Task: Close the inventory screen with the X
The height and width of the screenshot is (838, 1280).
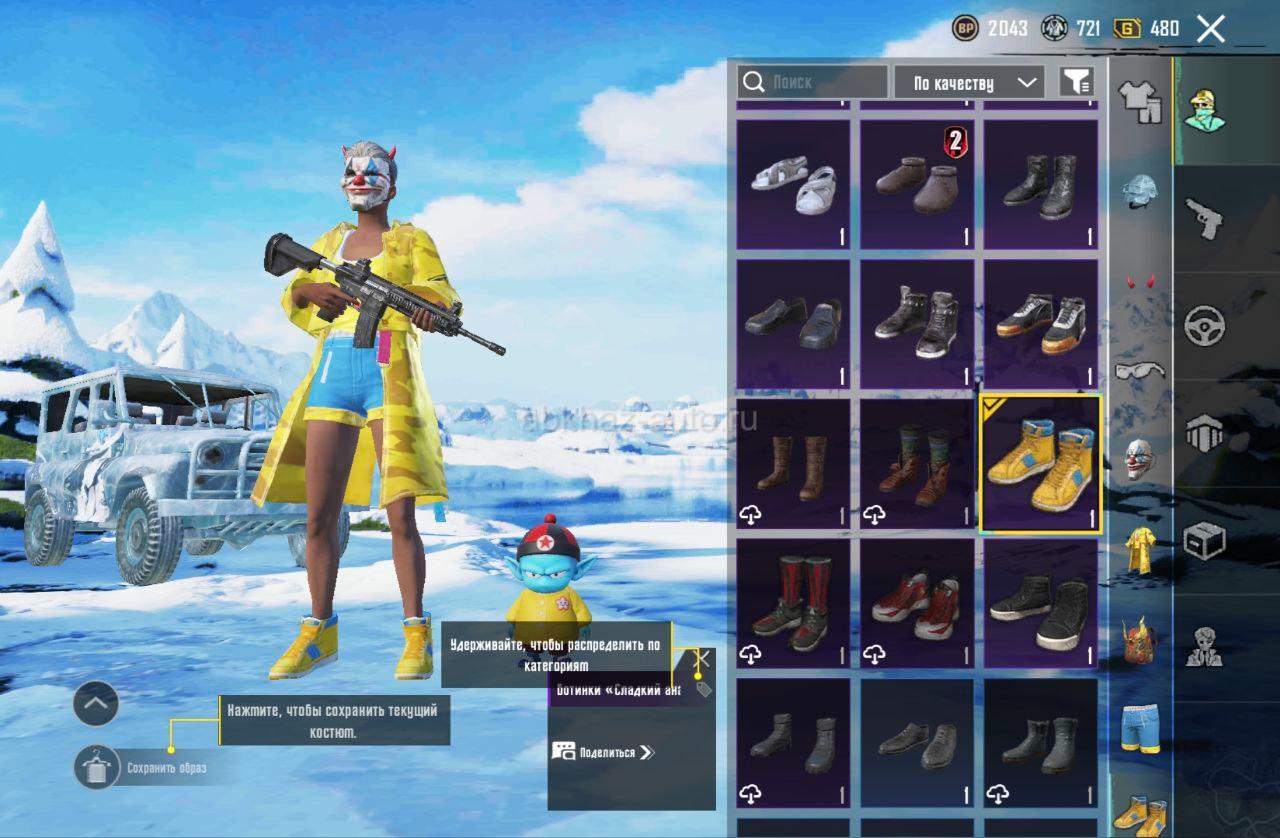Action: 1210,29
